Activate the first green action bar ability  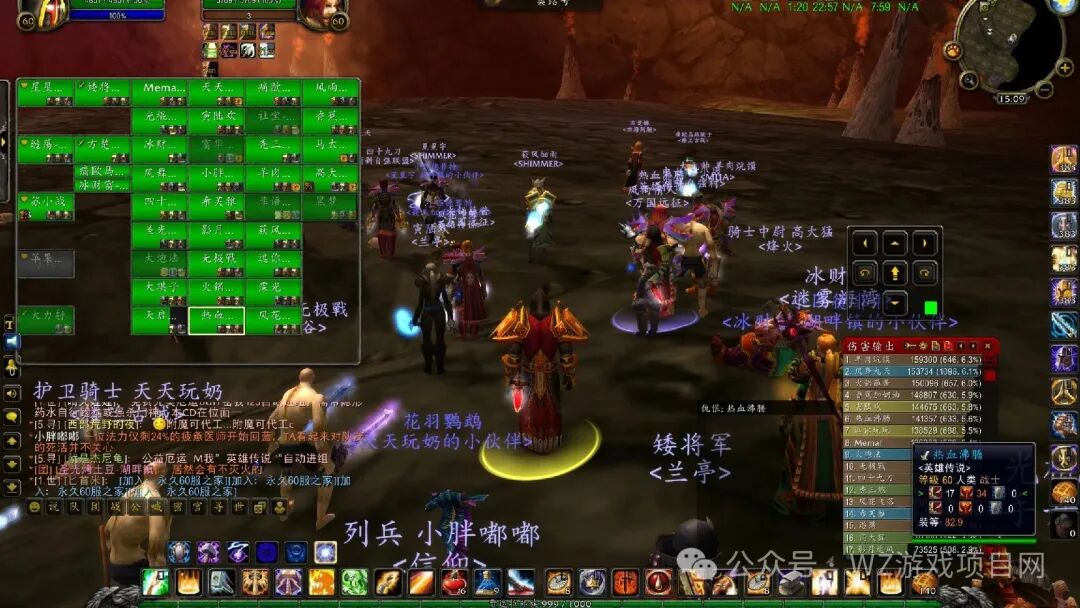pyautogui.click(x=155, y=582)
